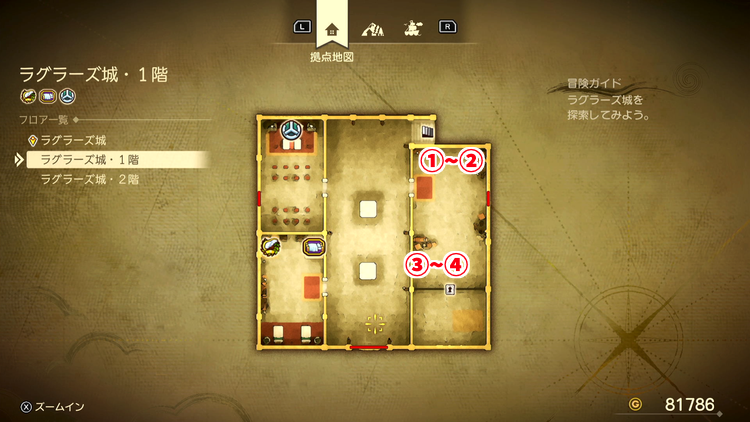Click the locked door keyhole marker
The width and height of the screenshot is (750, 422).
tap(451, 290)
